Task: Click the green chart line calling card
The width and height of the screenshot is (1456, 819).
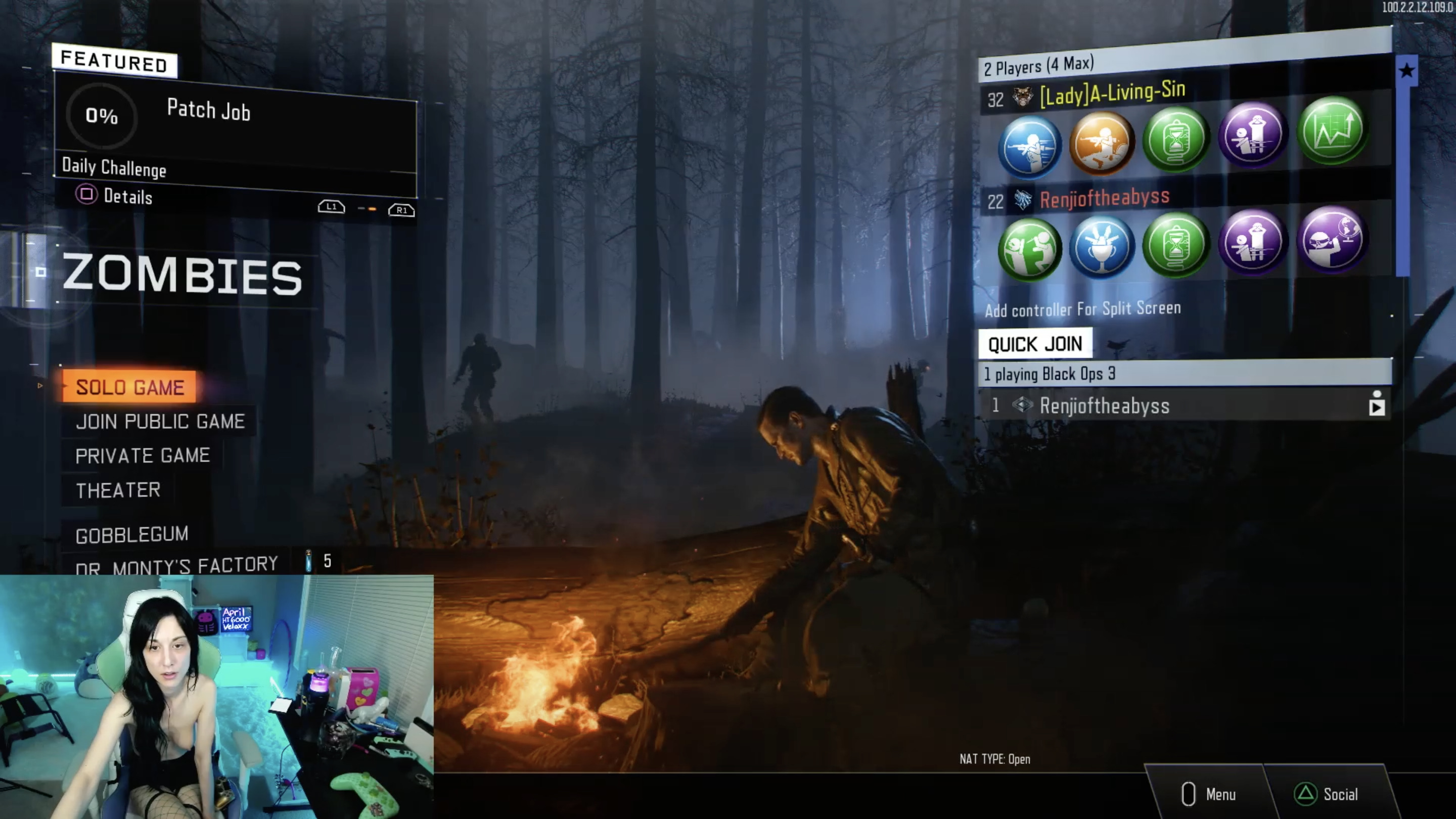Action: (1332, 130)
